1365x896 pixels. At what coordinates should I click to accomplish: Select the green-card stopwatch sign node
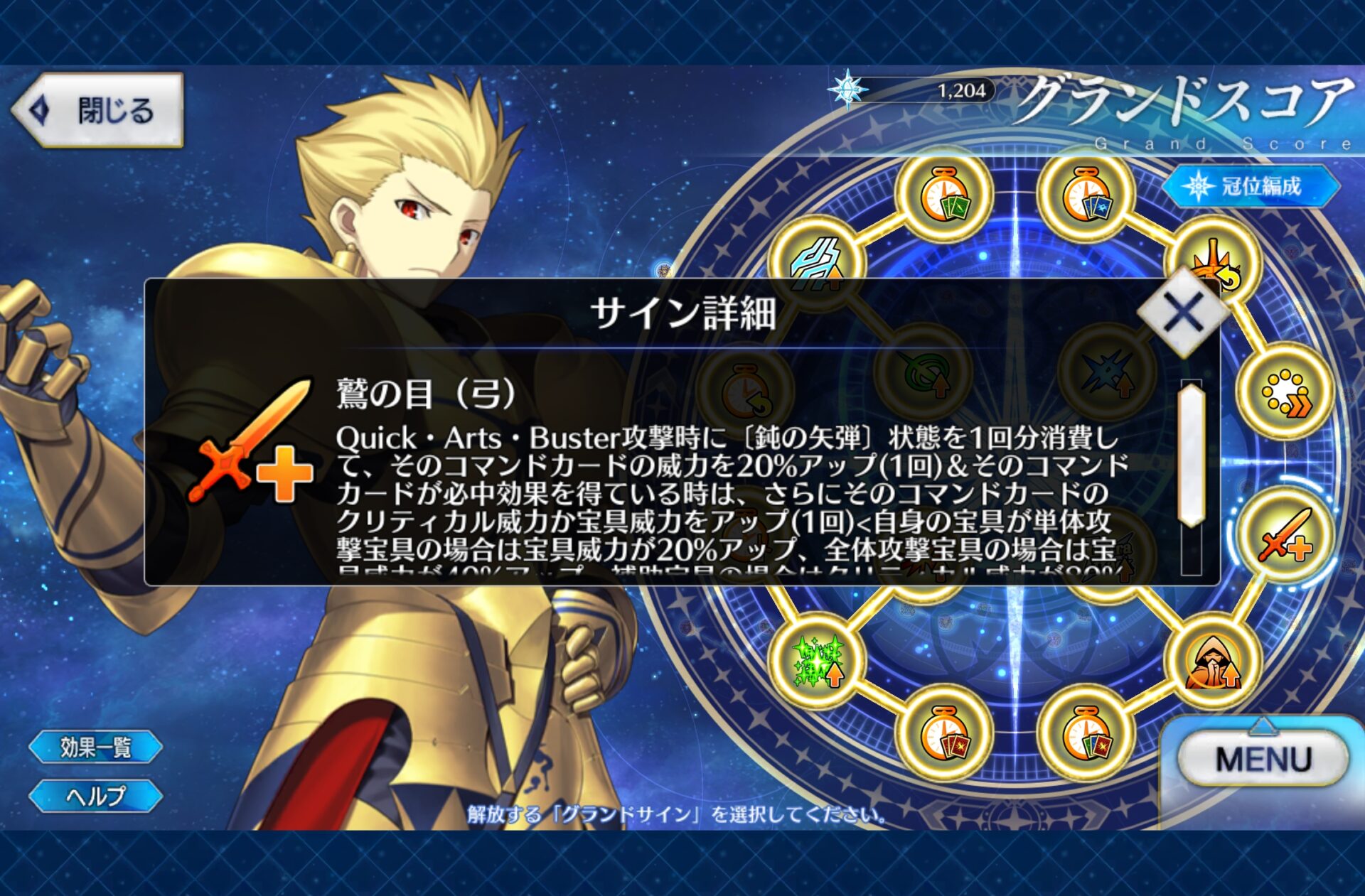(944, 196)
